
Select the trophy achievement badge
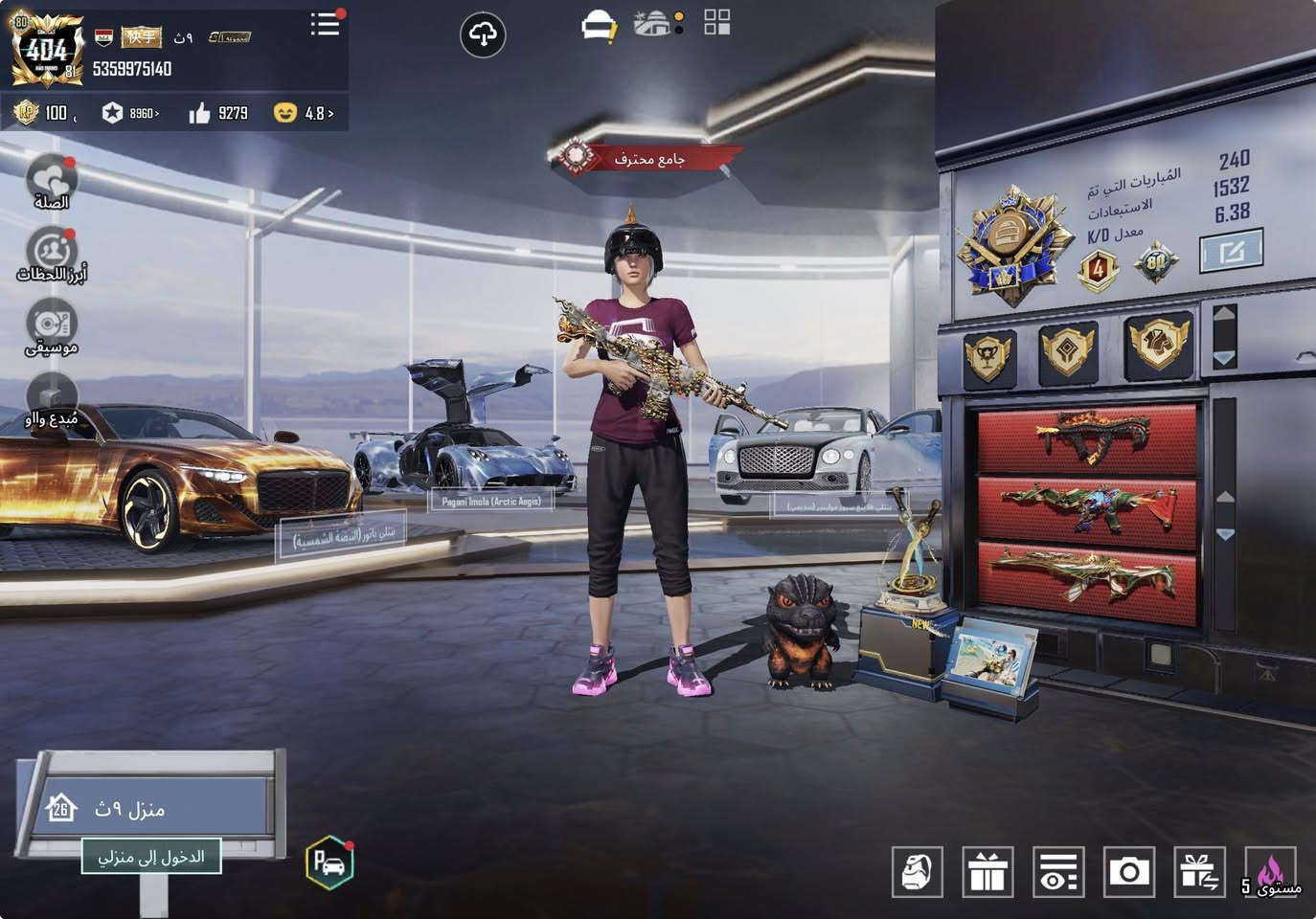pyautogui.click(x=988, y=357)
